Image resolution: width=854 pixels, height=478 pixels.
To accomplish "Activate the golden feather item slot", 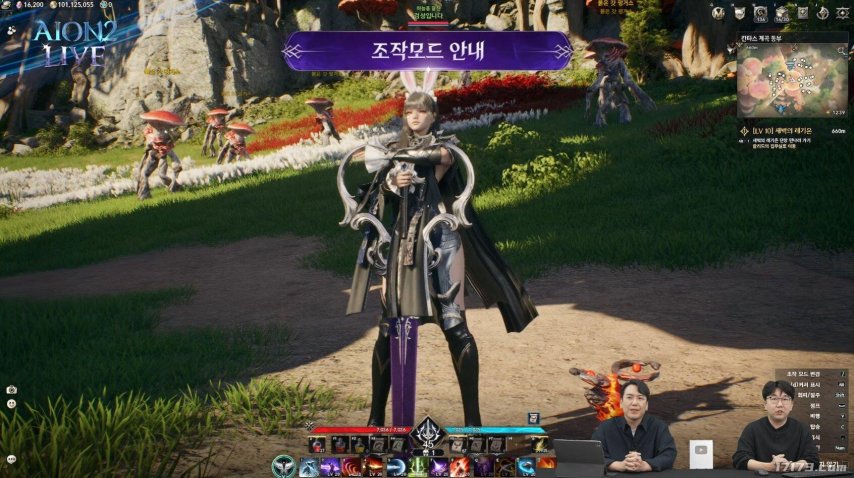I will (x=541, y=444).
